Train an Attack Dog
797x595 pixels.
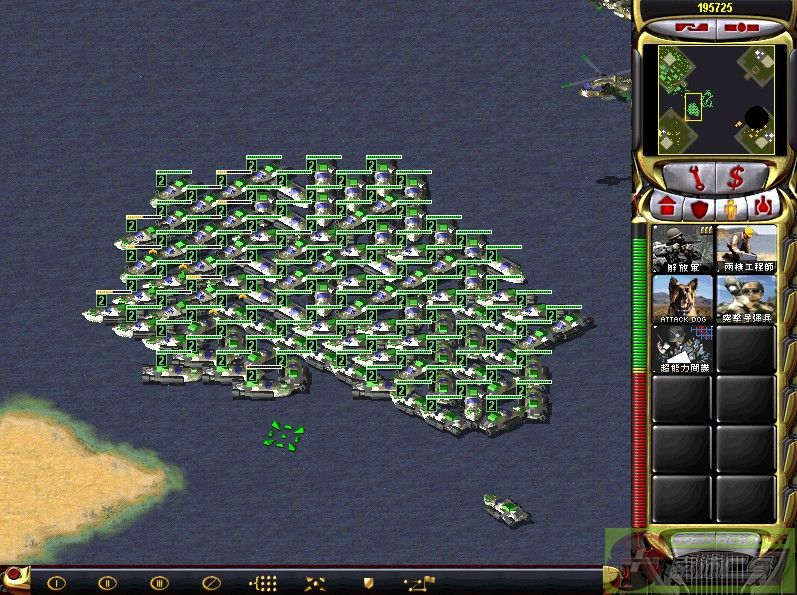click(x=683, y=298)
